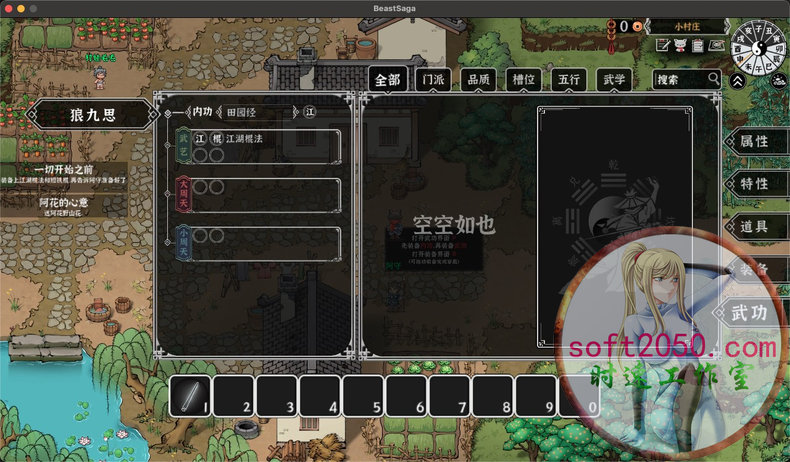Open the 属性 side tab
This screenshot has width=790, height=462.
point(753,142)
